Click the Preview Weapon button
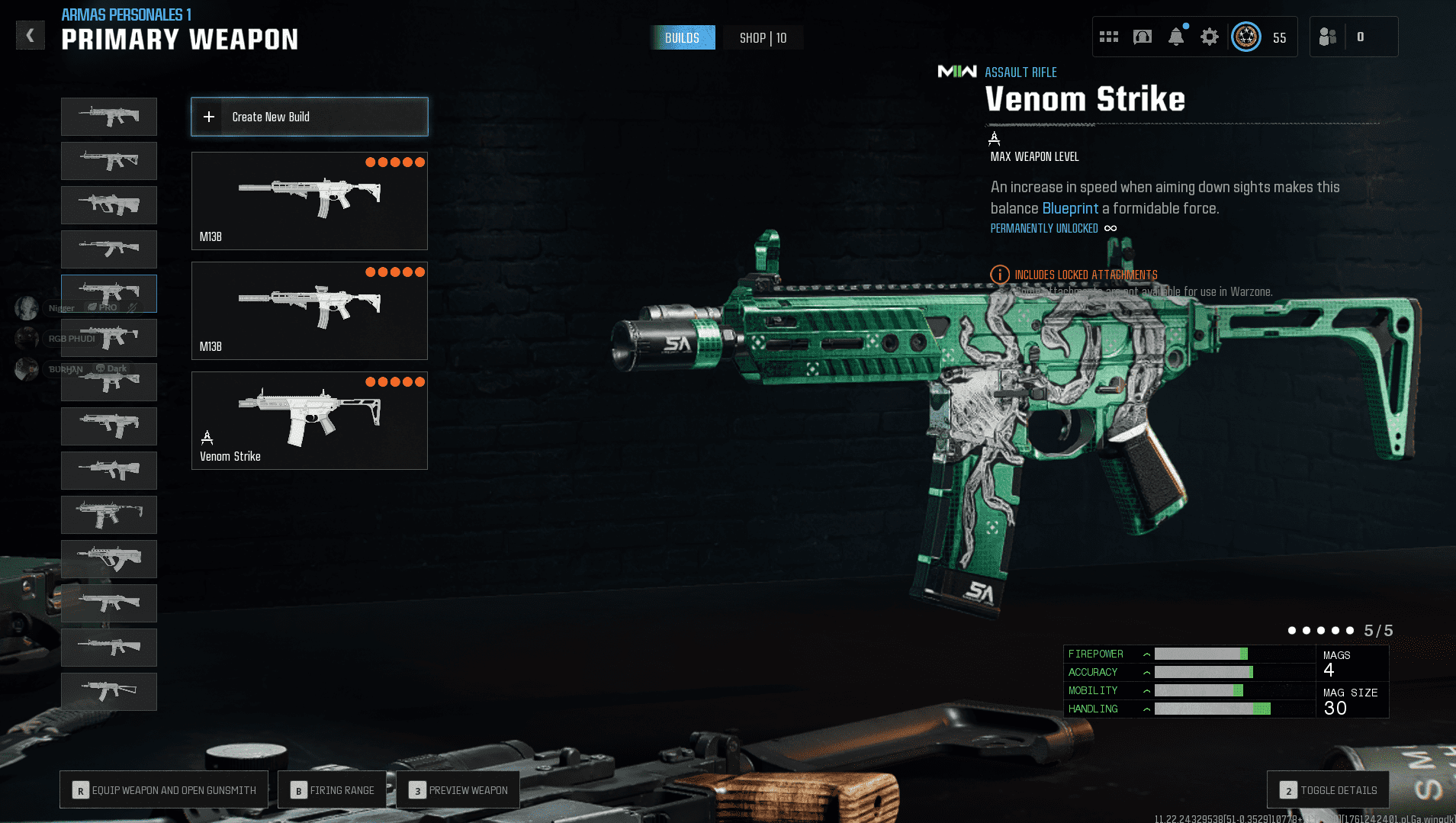The width and height of the screenshot is (1456, 823). pos(458,790)
